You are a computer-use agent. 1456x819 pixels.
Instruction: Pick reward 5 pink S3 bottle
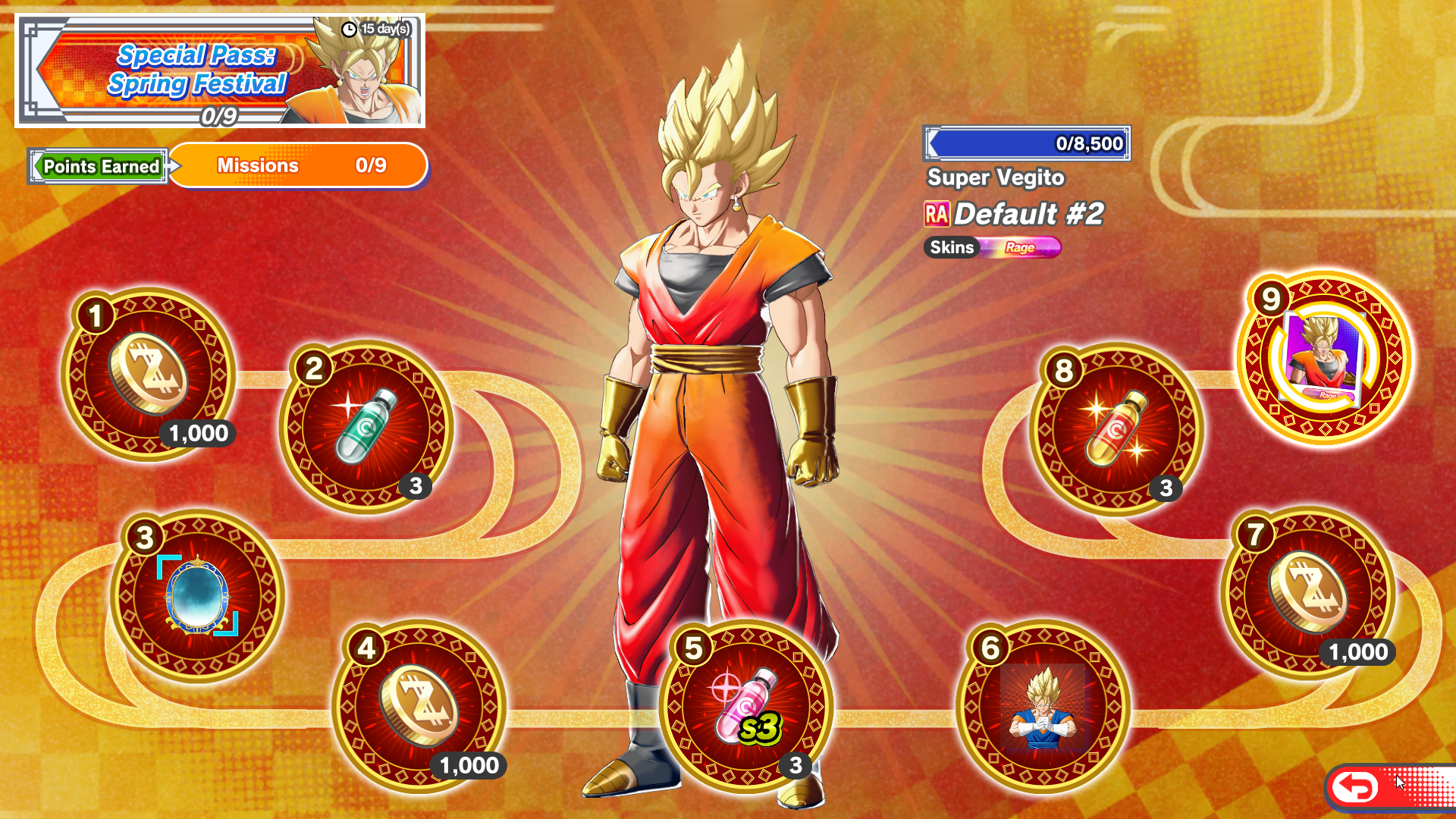pos(746,707)
